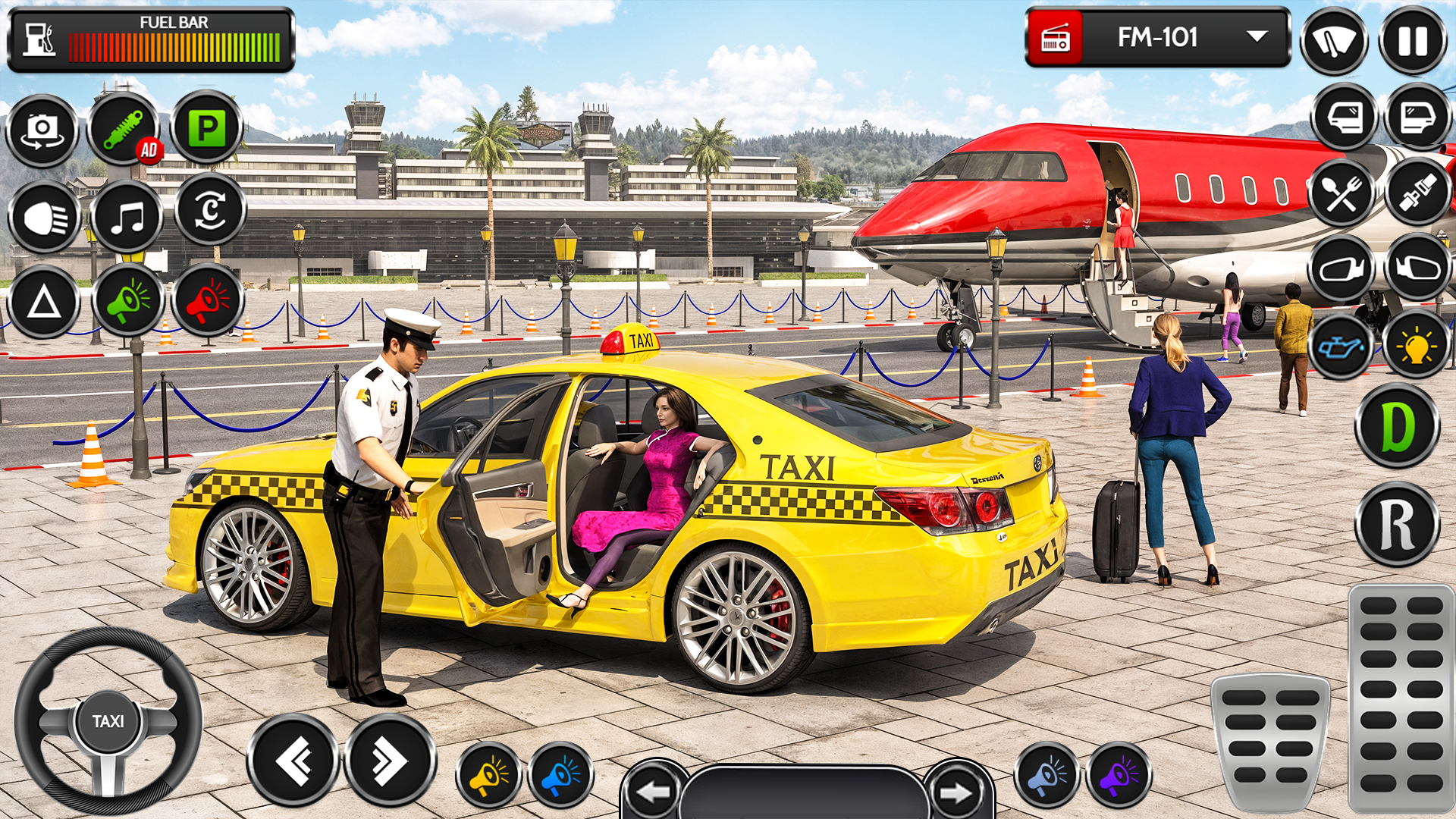Open the FM-101 station dropdown
Image resolution: width=1456 pixels, height=819 pixels.
coord(1255,36)
